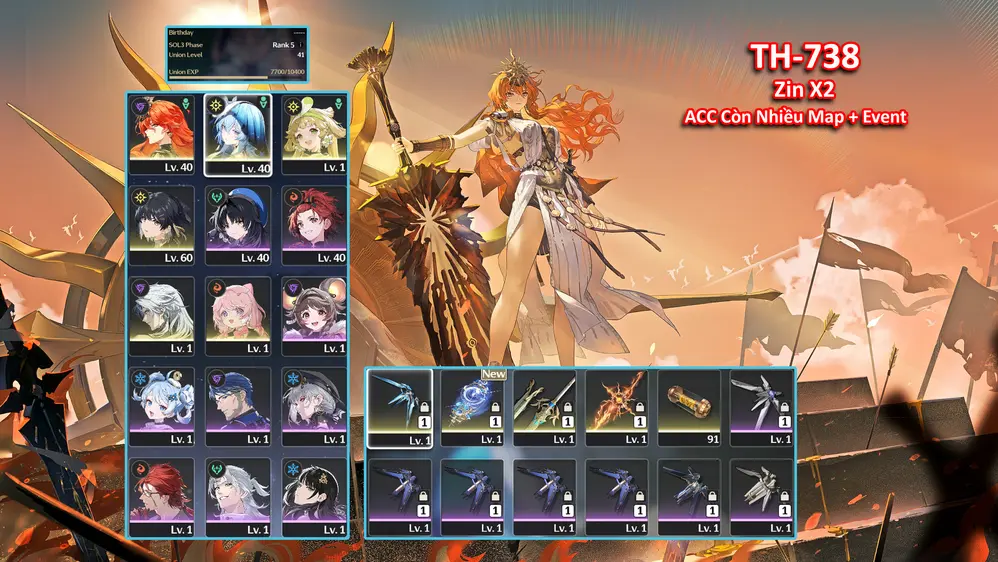Viewport: 998px width, 562px height.
Task: Click the golden capsule item with count 91
Action: pos(688,407)
